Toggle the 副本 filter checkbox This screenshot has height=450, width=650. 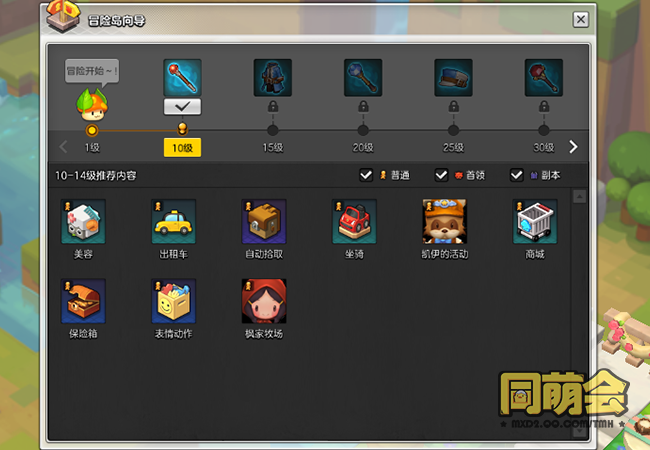point(517,175)
